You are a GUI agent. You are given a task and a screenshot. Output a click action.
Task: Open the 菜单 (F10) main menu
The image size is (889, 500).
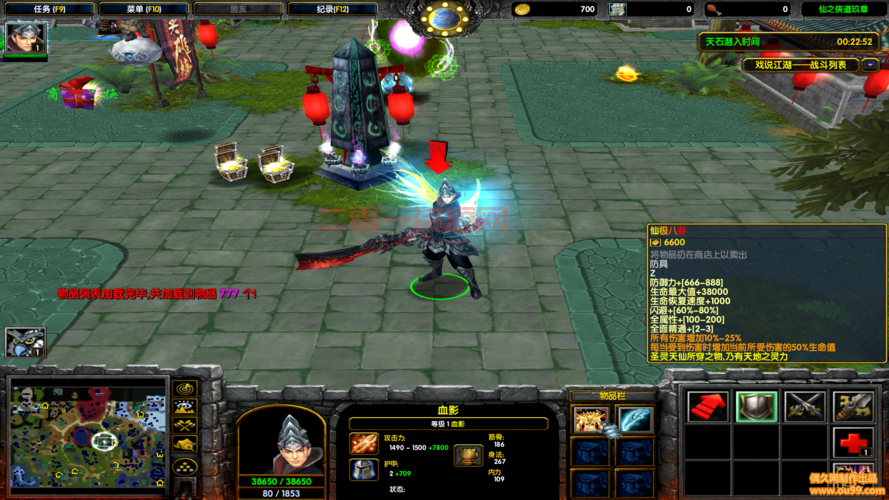[x=144, y=9]
